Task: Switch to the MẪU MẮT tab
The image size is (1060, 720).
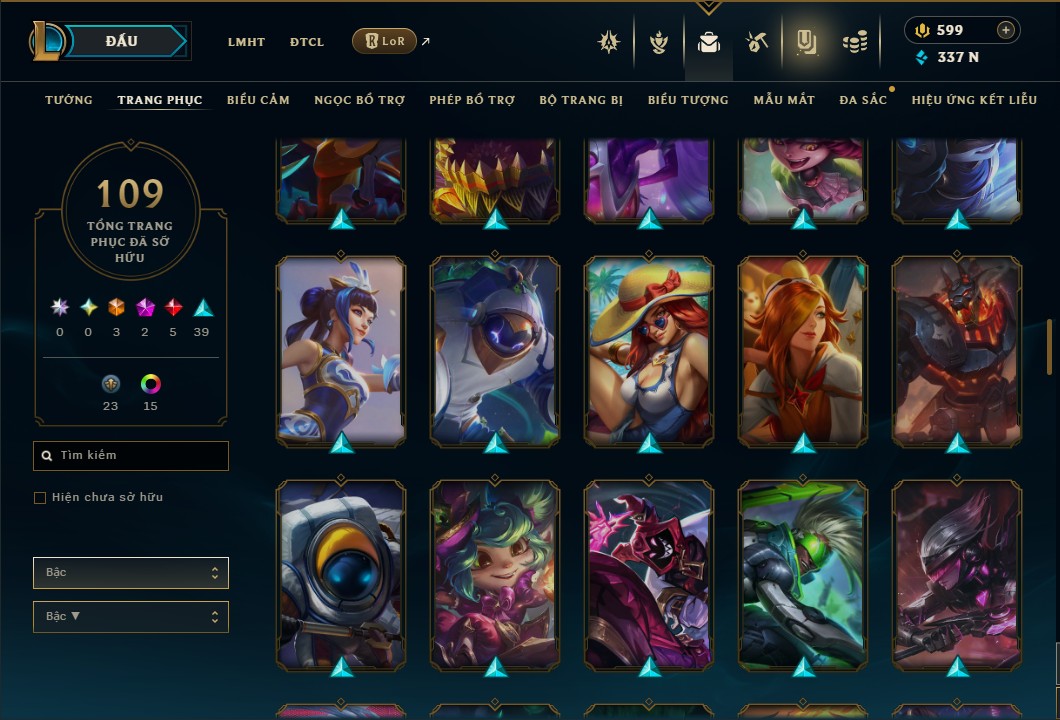Action: point(784,100)
